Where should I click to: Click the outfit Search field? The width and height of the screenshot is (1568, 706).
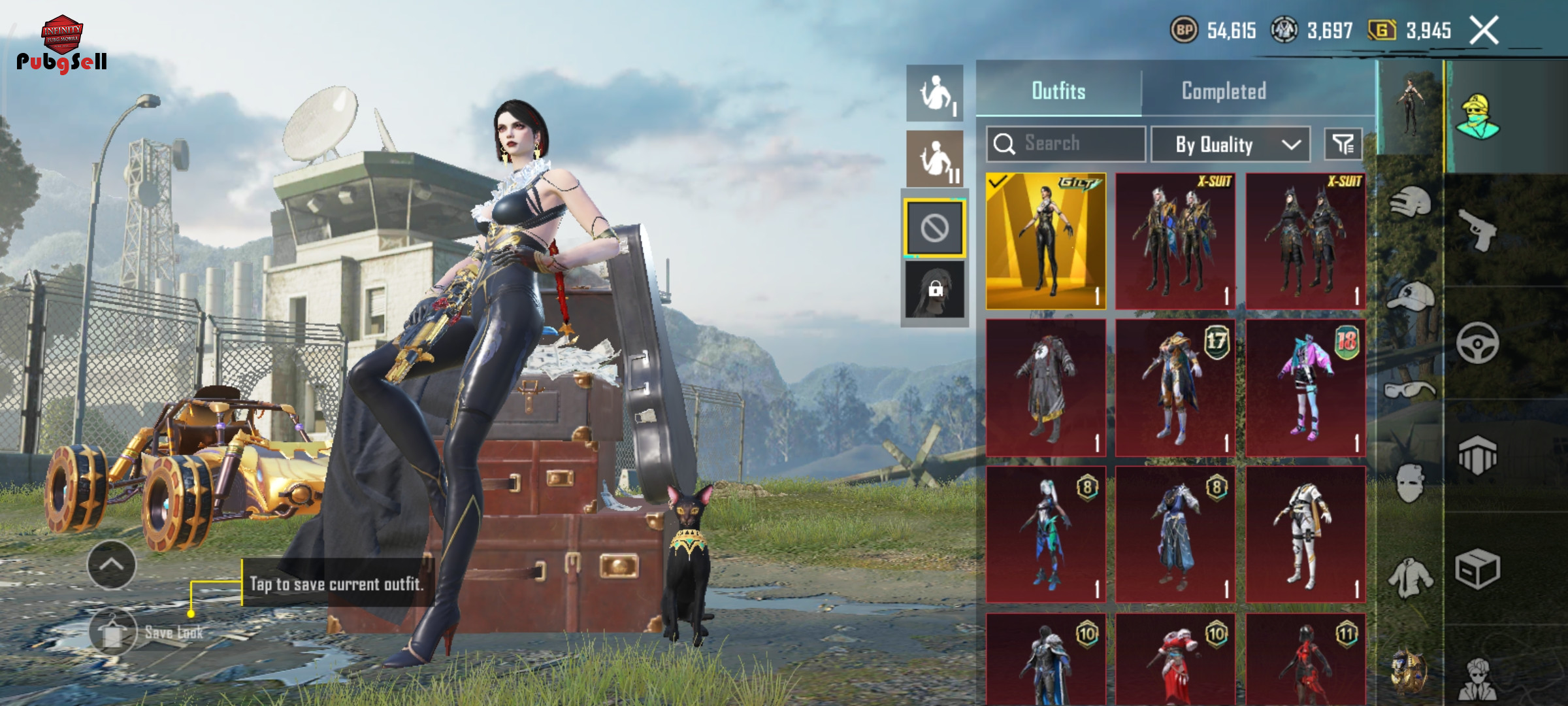click(1066, 144)
